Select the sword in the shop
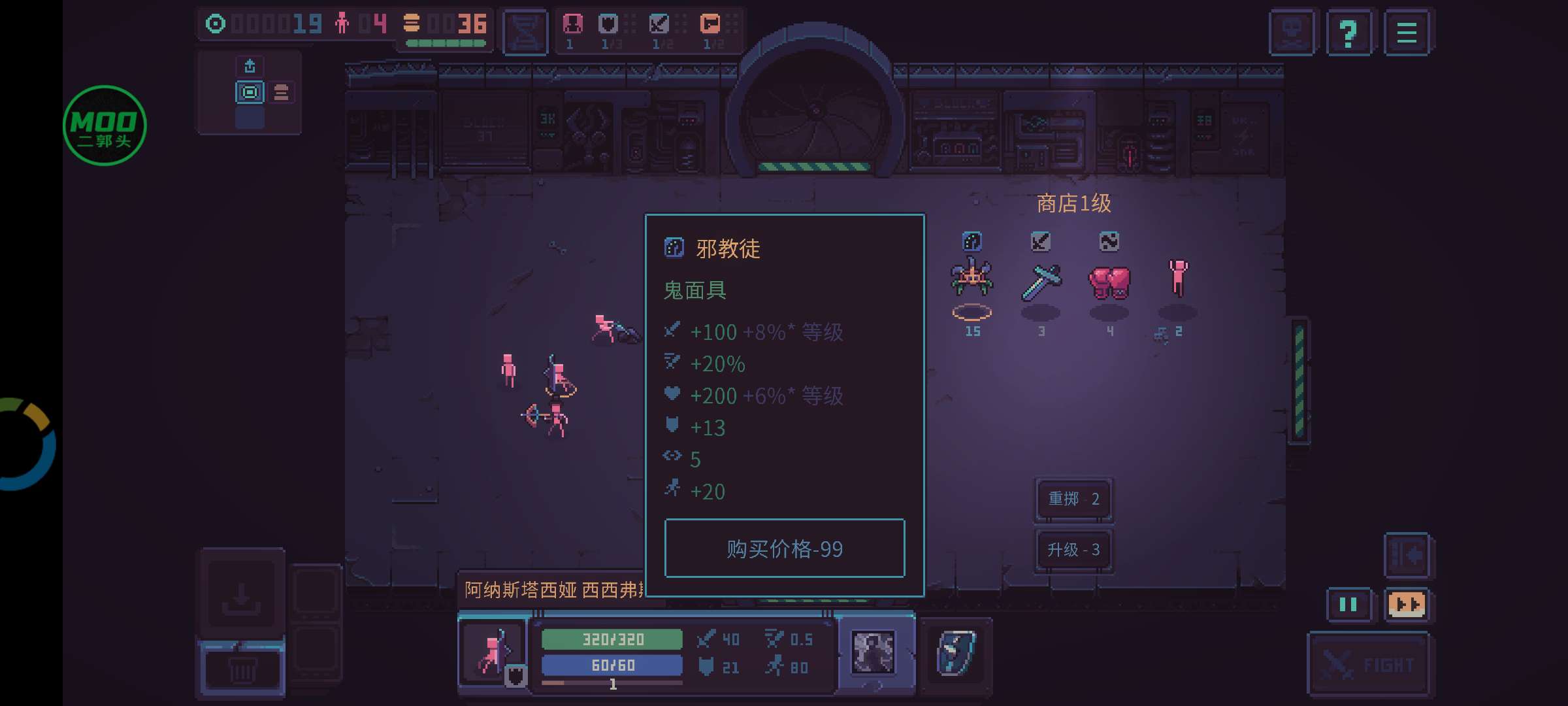This screenshot has width=1568, height=706. click(x=1041, y=281)
